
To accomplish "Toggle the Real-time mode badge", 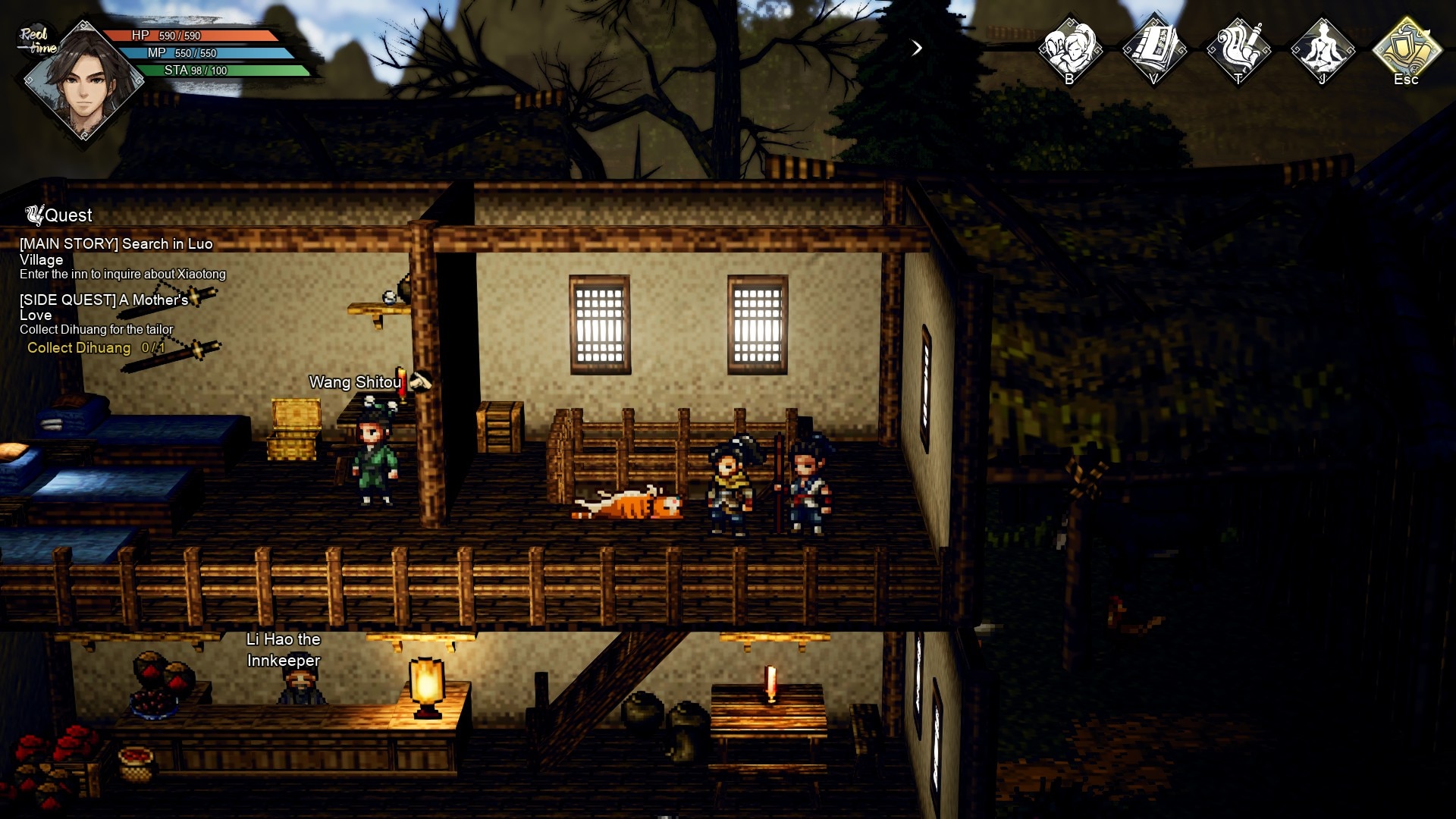I will (x=36, y=41).
